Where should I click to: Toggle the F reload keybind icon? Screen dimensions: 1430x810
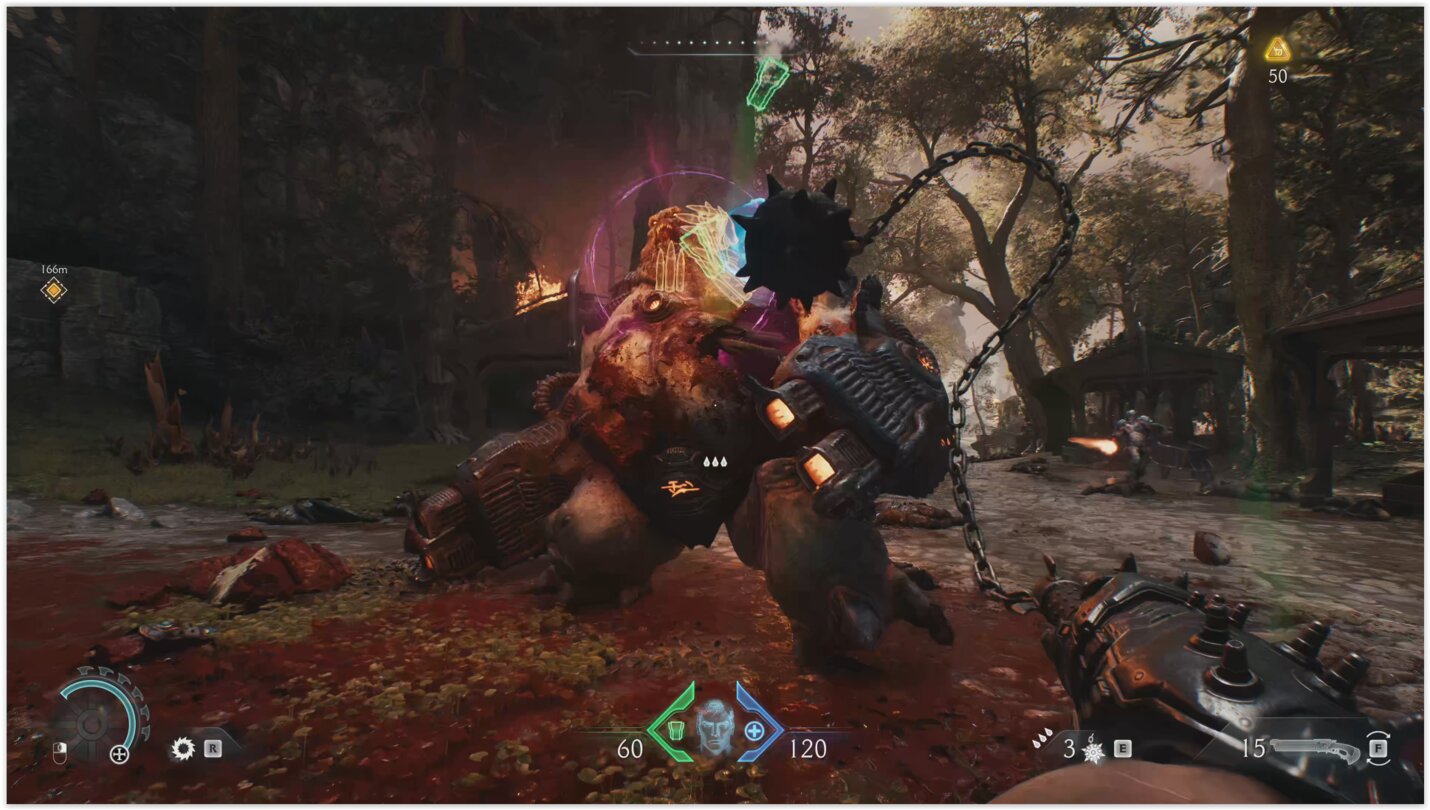pyautogui.click(x=1378, y=748)
